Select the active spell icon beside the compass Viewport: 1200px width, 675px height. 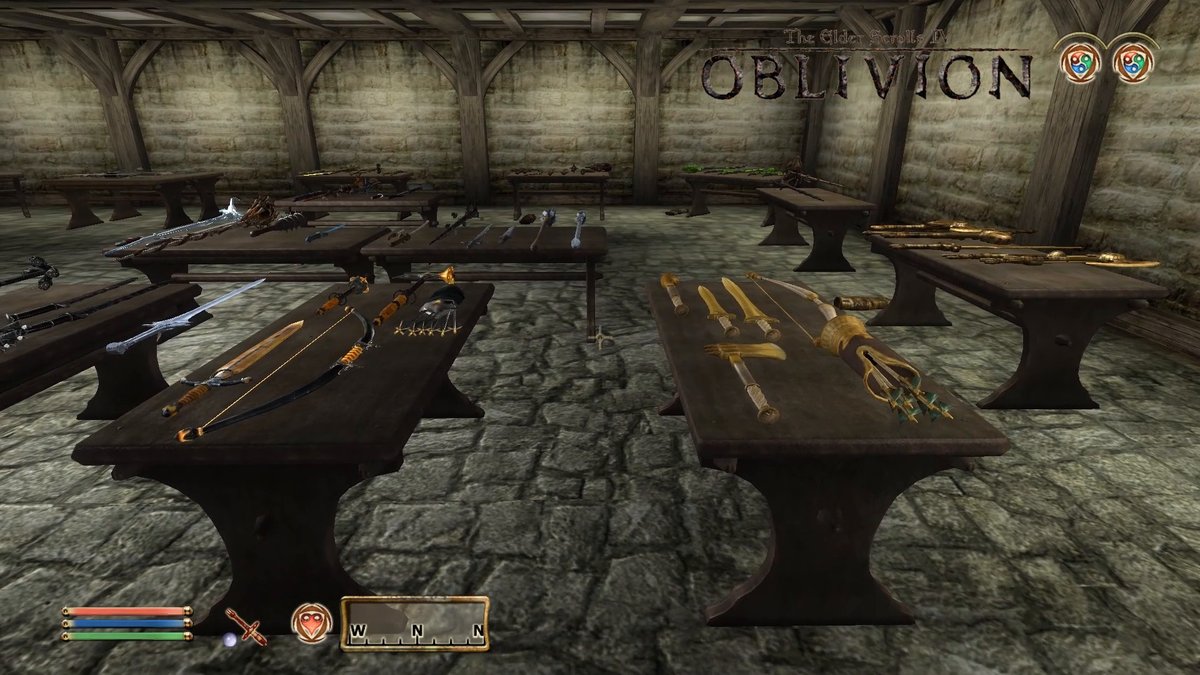click(311, 623)
